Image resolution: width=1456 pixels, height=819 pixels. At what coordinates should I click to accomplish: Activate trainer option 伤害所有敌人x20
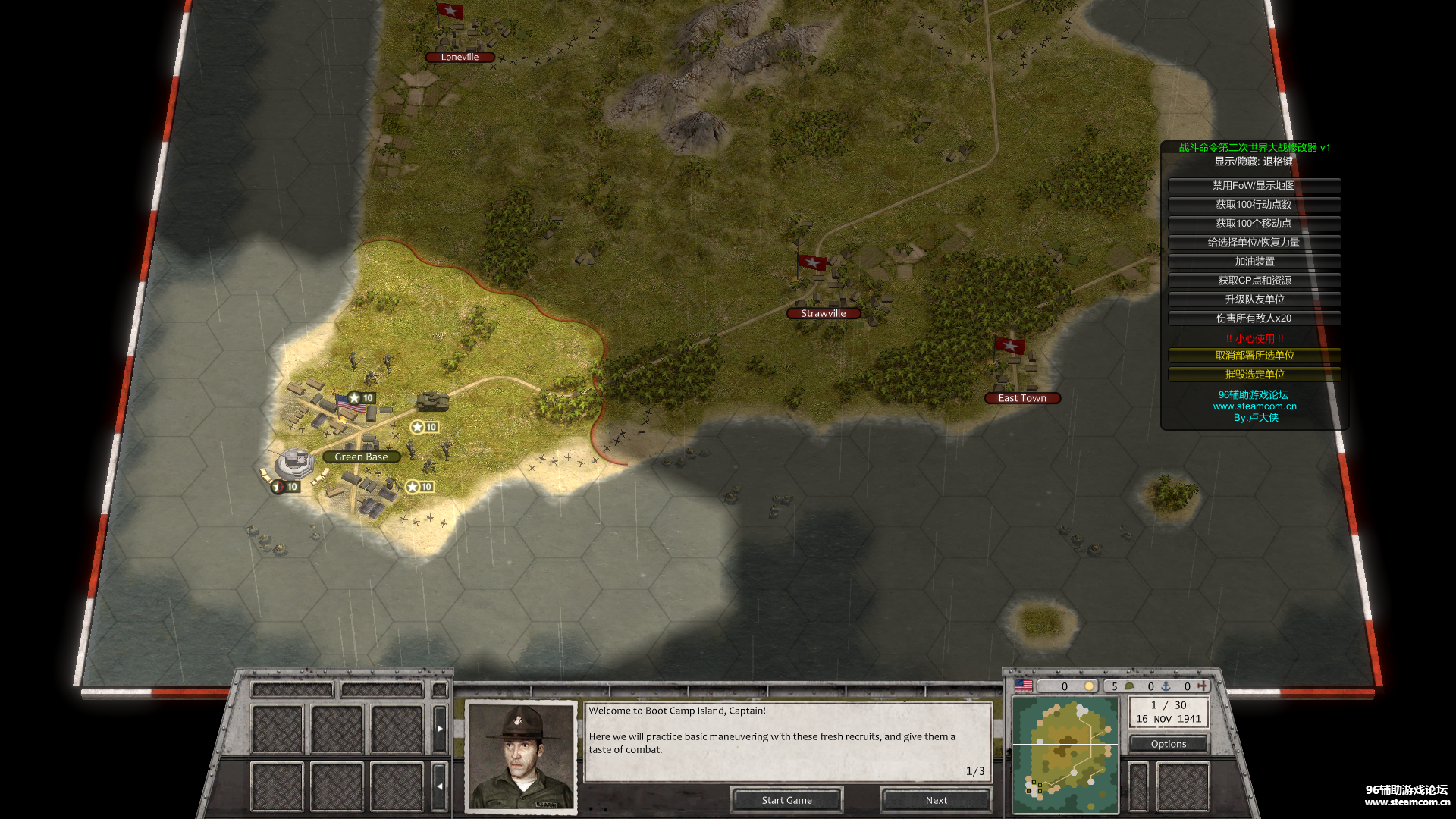[x=1254, y=318]
